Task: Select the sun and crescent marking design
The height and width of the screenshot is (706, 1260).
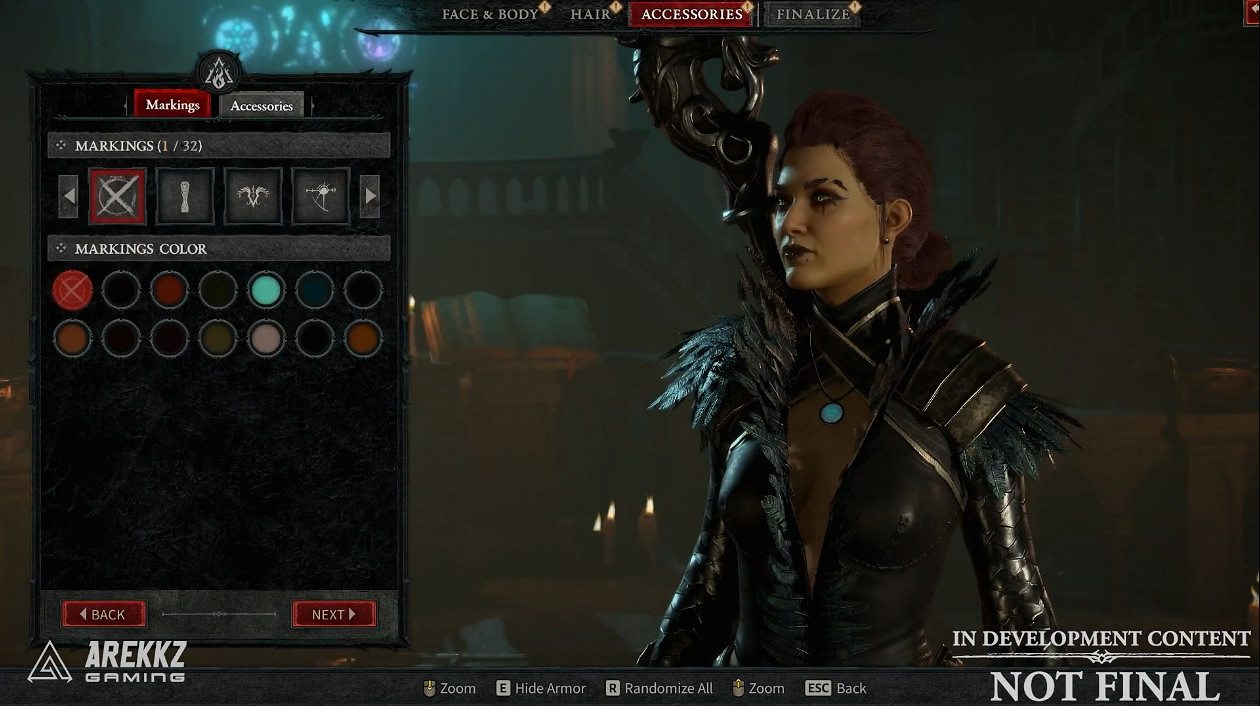Action: [321, 196]
